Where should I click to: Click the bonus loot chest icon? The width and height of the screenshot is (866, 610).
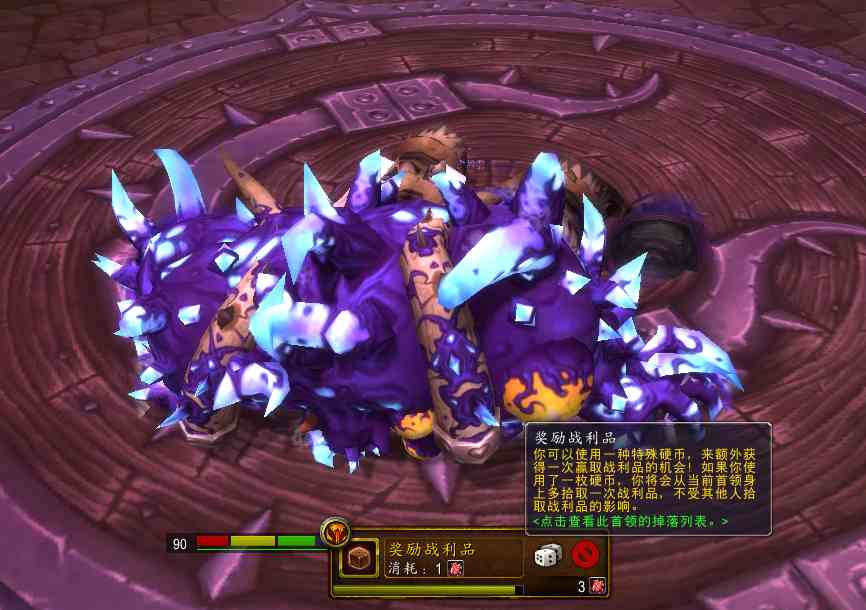359,559
